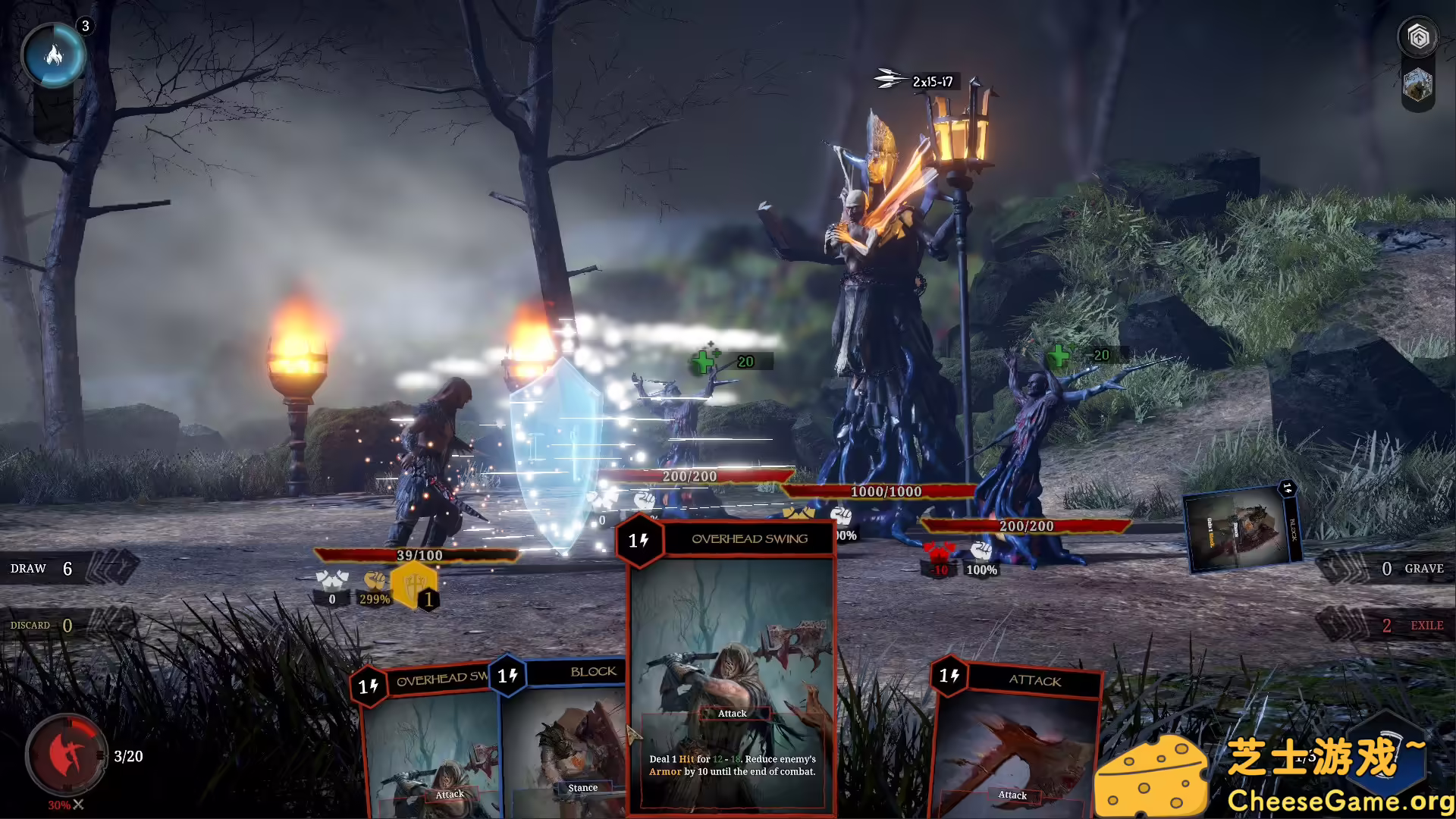Click the boss 1000/1000 health bar

coord(886,491)
